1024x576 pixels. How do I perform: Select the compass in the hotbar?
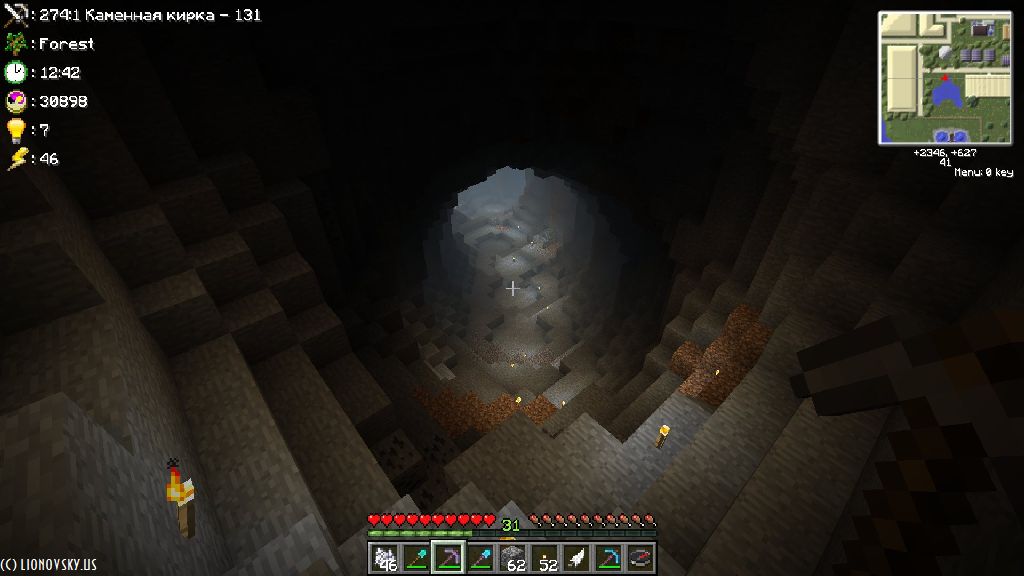pos(640,558)
